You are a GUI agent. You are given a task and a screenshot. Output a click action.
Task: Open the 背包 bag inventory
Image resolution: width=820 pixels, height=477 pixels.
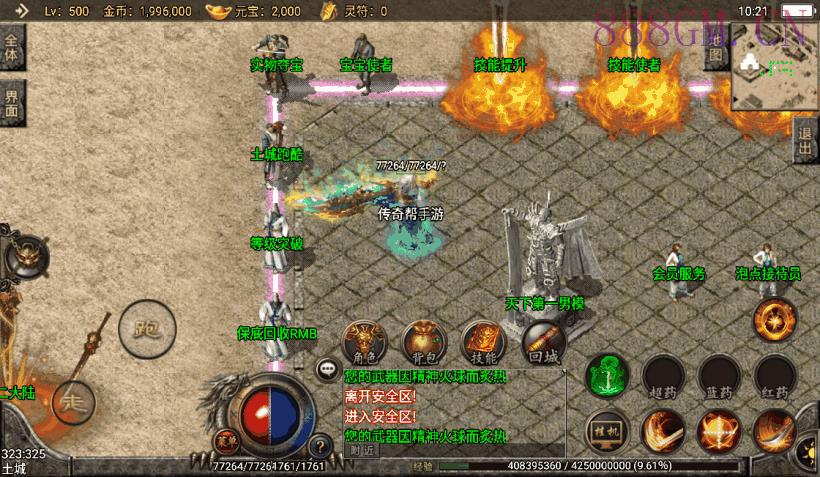423,342
